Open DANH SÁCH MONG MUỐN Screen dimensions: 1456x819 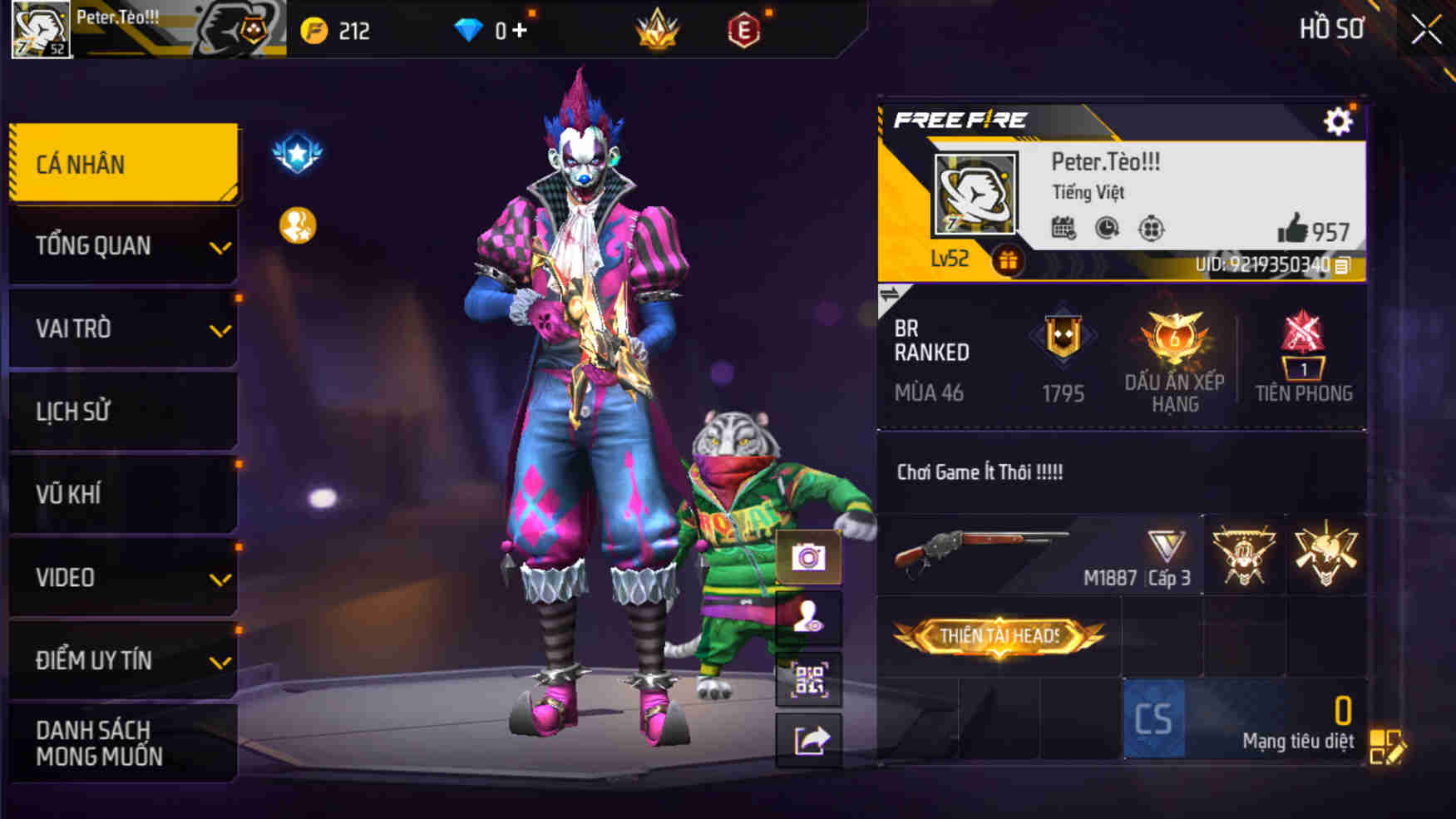pos(121,745)
